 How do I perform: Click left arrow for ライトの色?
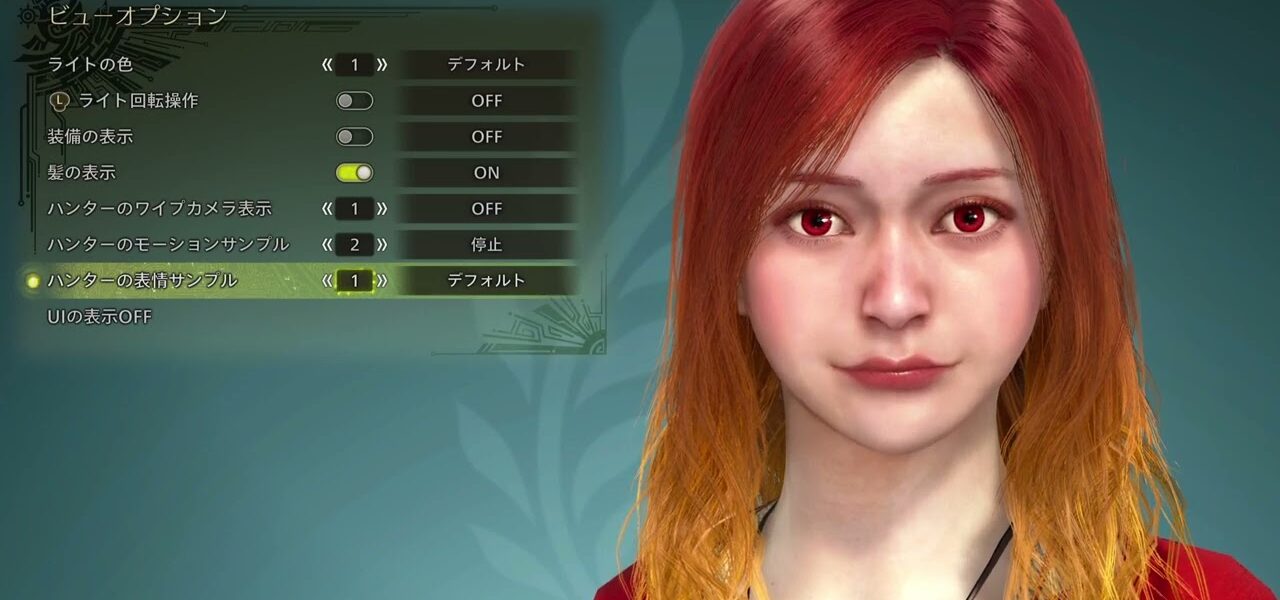coord(327,65)
